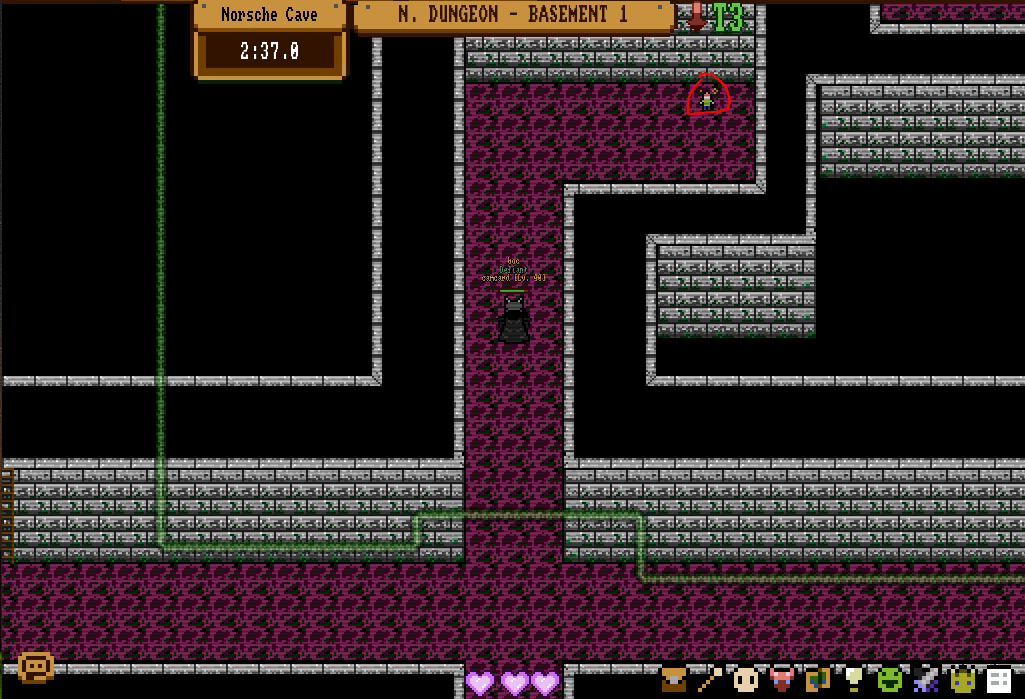
Task: Open the red horned demon icon
Action: [782, 680]
